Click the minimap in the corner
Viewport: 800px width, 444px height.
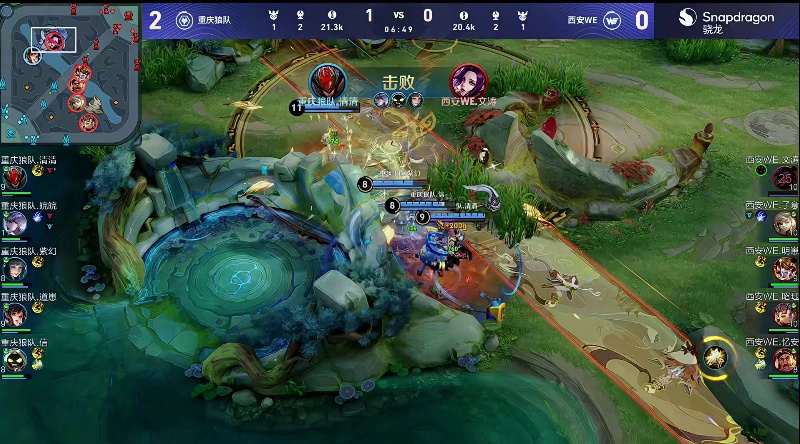click(x=70, y=73)
